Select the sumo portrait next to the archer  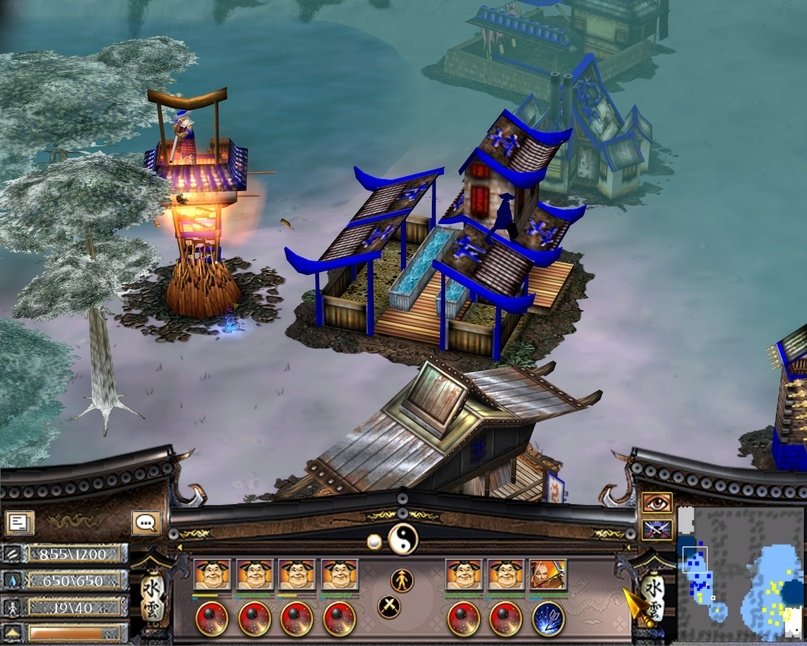point(506,575)
